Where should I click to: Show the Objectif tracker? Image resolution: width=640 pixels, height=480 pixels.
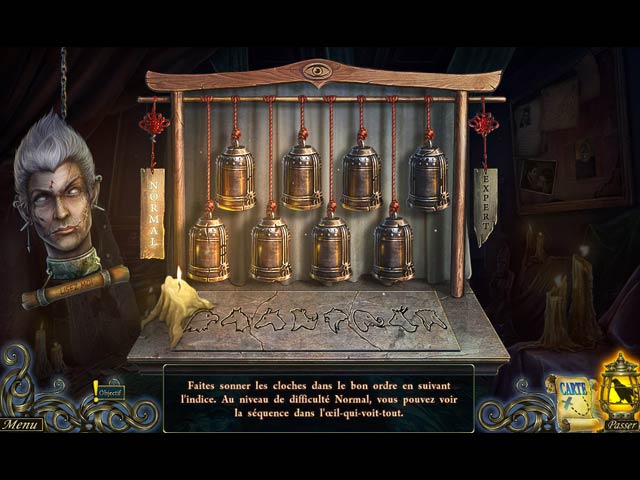tap(110, 391)
